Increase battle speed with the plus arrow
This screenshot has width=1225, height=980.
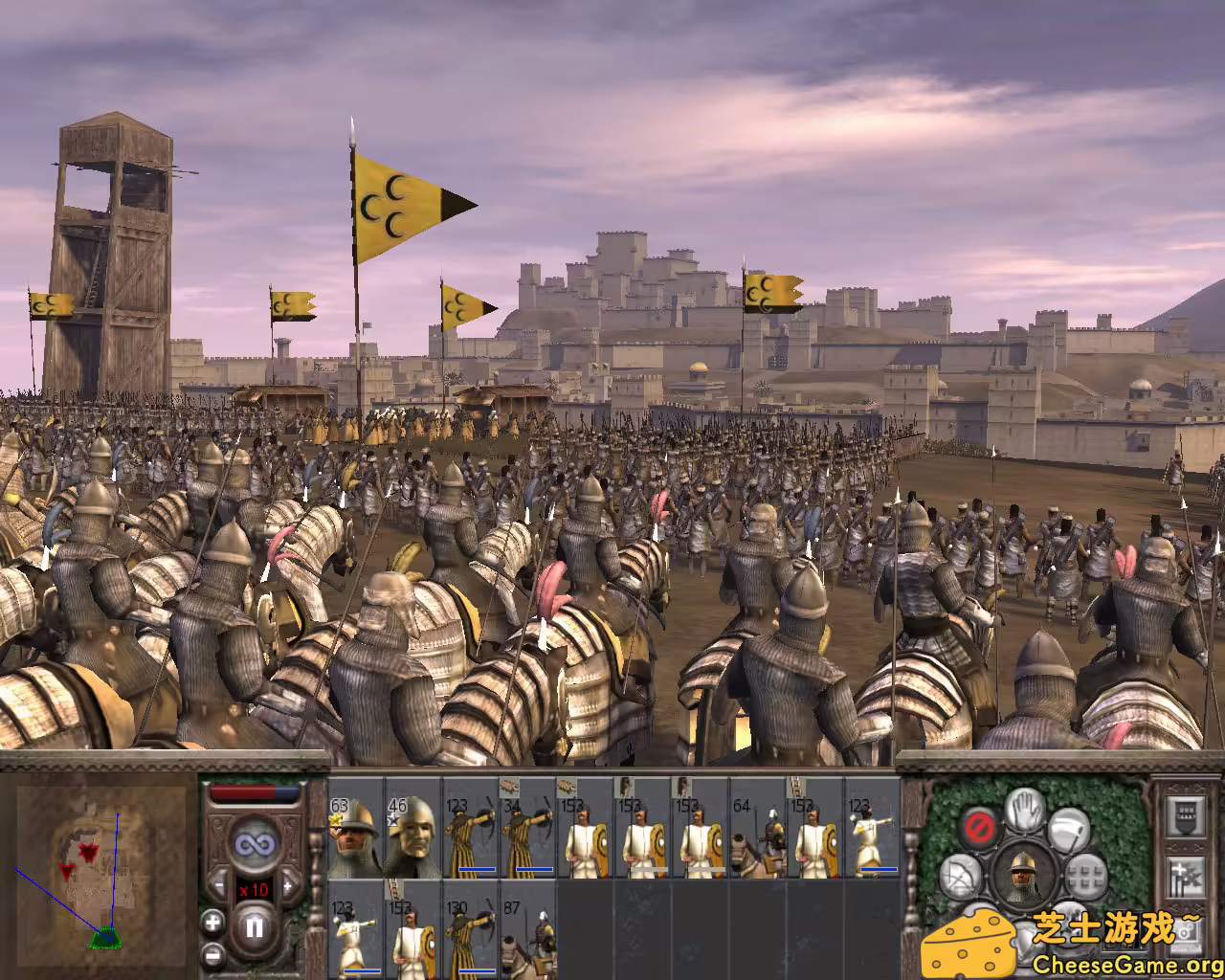click(288, 885)
